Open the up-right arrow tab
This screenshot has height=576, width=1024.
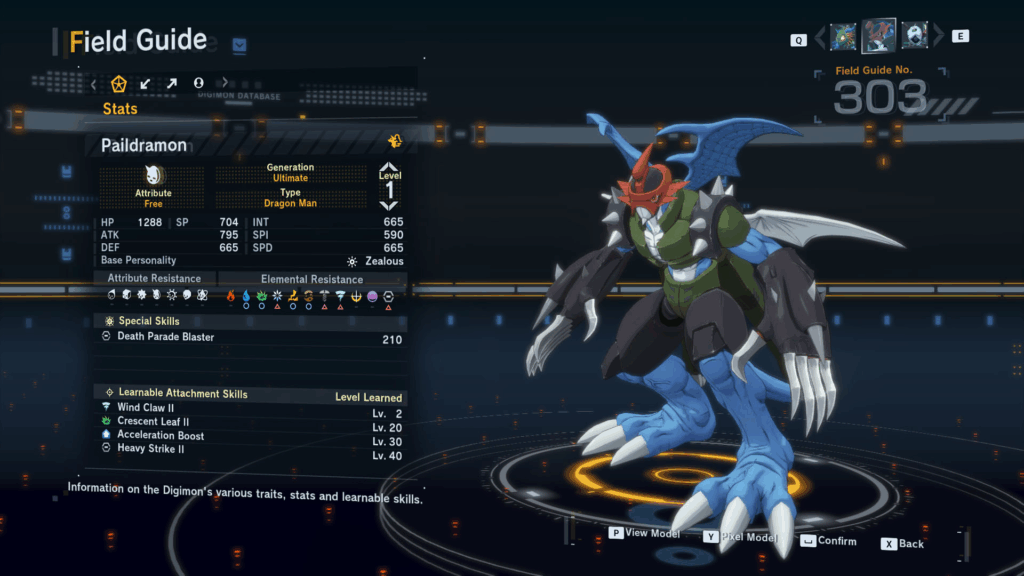coord(171,83)
